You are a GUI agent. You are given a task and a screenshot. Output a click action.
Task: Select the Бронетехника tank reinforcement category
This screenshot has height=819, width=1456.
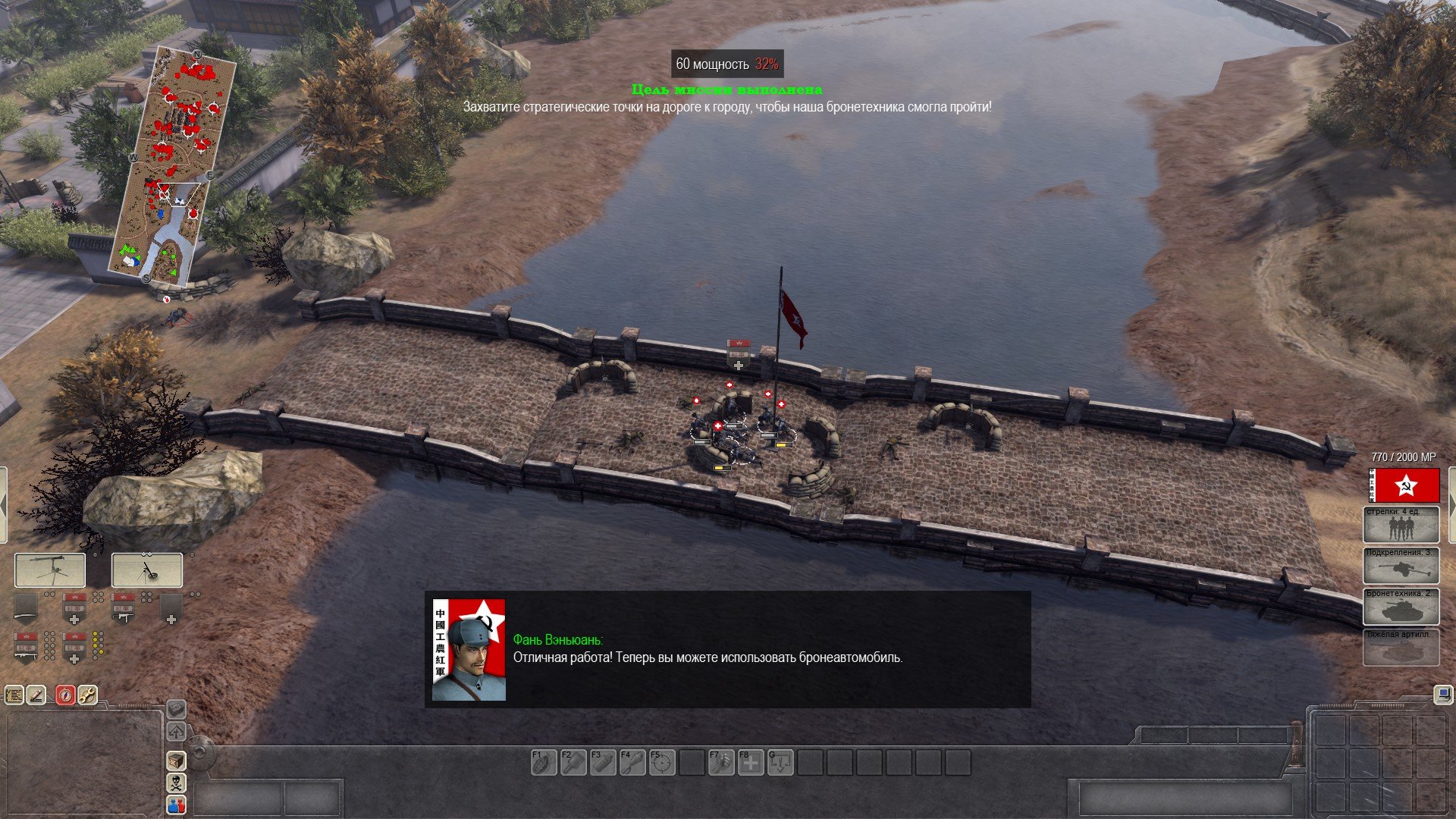tap(1401, 607)
